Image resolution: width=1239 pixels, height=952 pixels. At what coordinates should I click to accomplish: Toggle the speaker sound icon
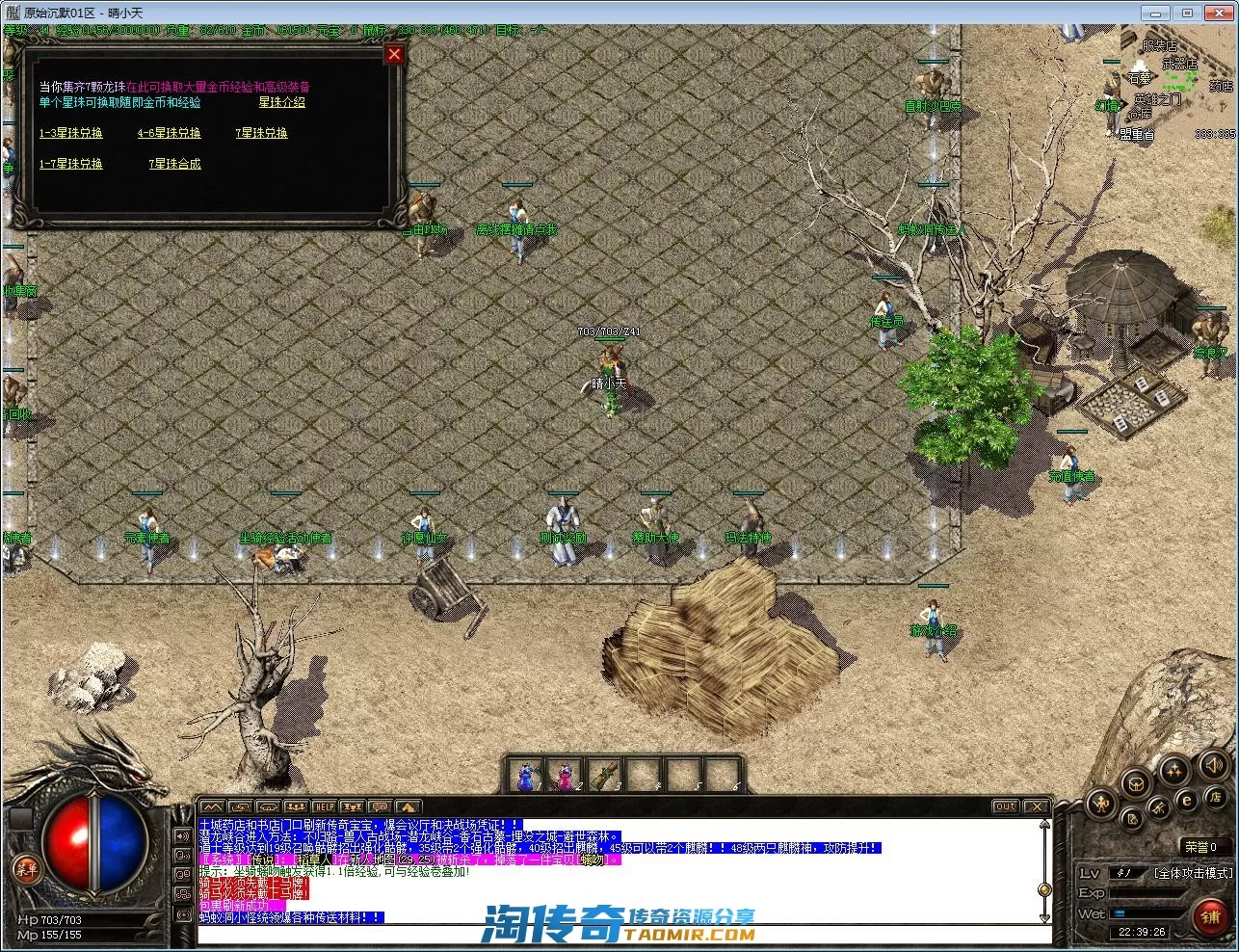tap(1213, 767)
